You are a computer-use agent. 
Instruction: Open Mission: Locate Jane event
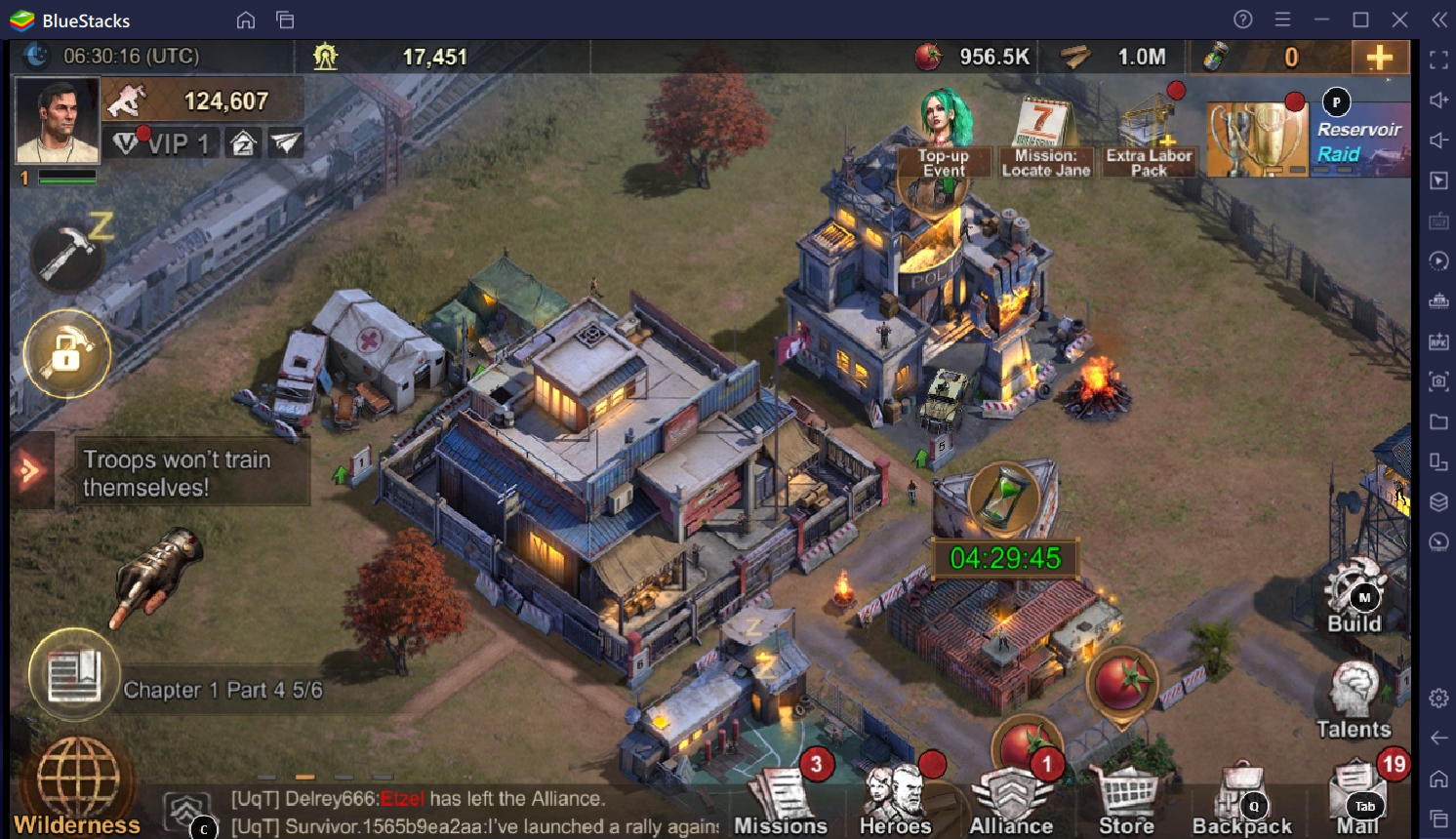(x=1045, y=139)
